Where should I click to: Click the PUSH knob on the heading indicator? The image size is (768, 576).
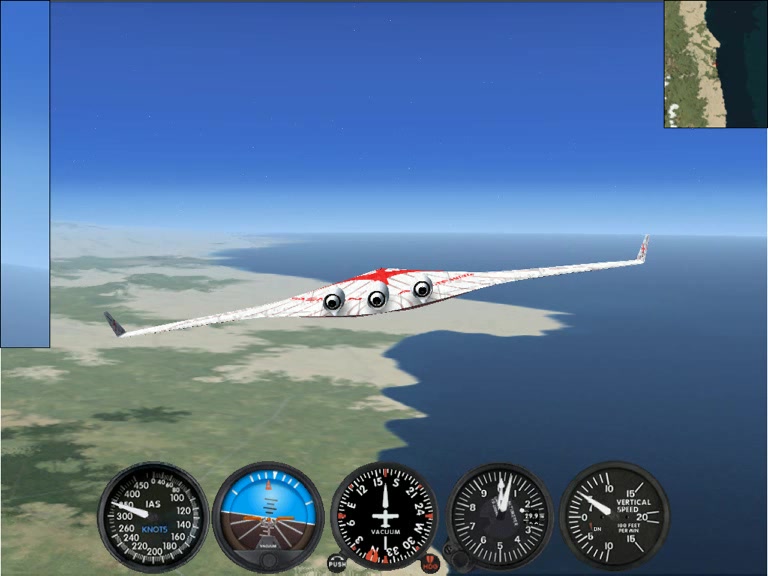(x=337, y=563)
